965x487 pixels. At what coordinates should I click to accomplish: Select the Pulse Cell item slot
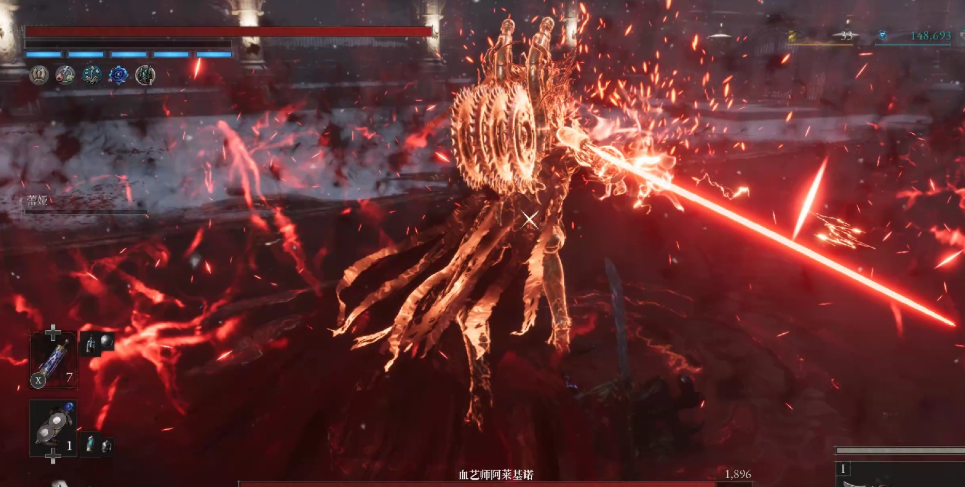[x=53, y=359]
